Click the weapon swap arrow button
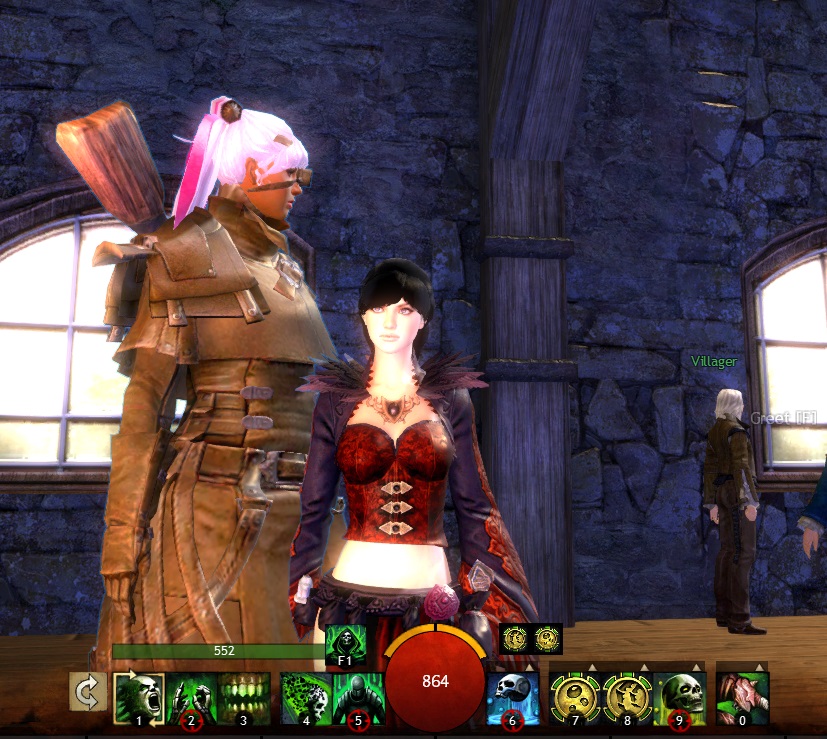 [x=88, y=691]
